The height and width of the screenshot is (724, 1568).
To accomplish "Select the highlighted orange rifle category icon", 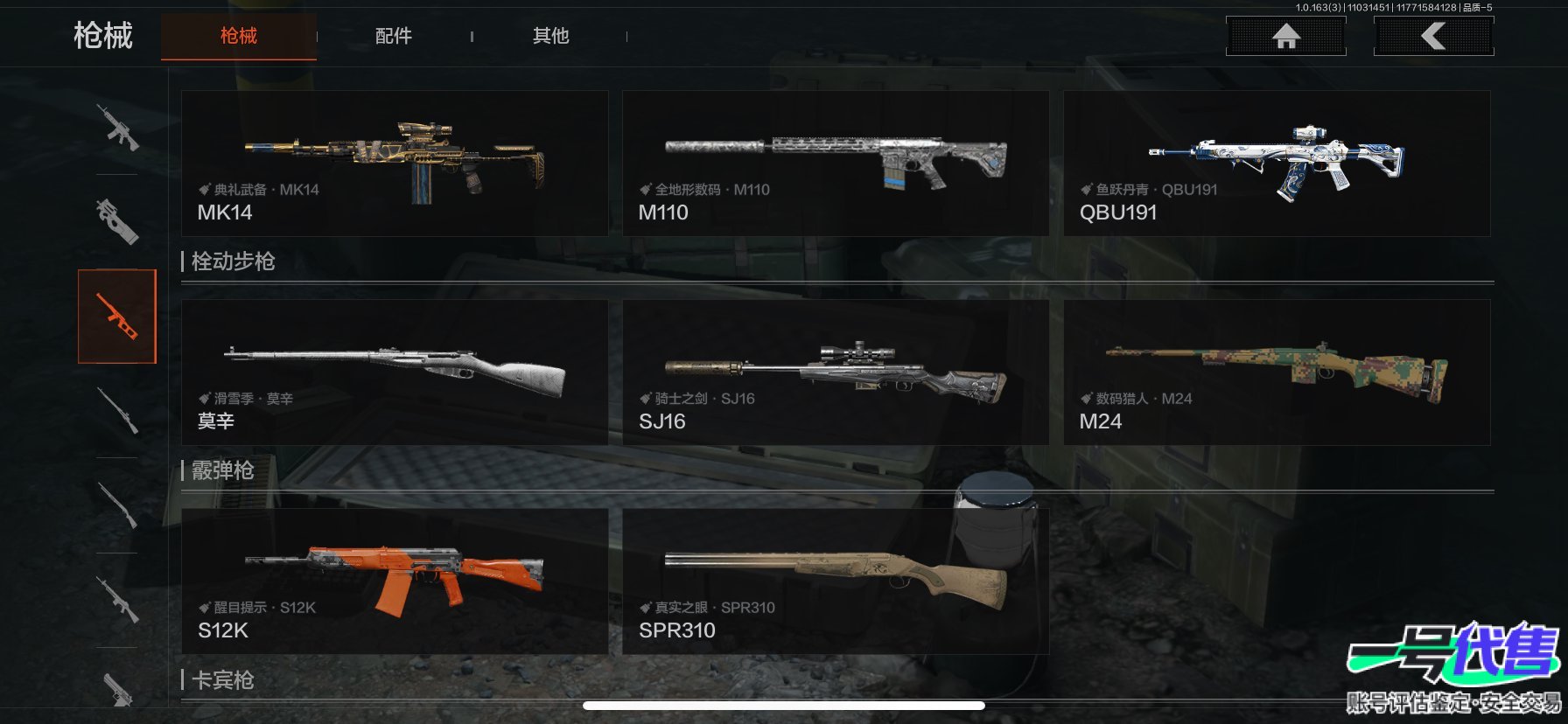I will pyautogui.click(x=117, y=317).
